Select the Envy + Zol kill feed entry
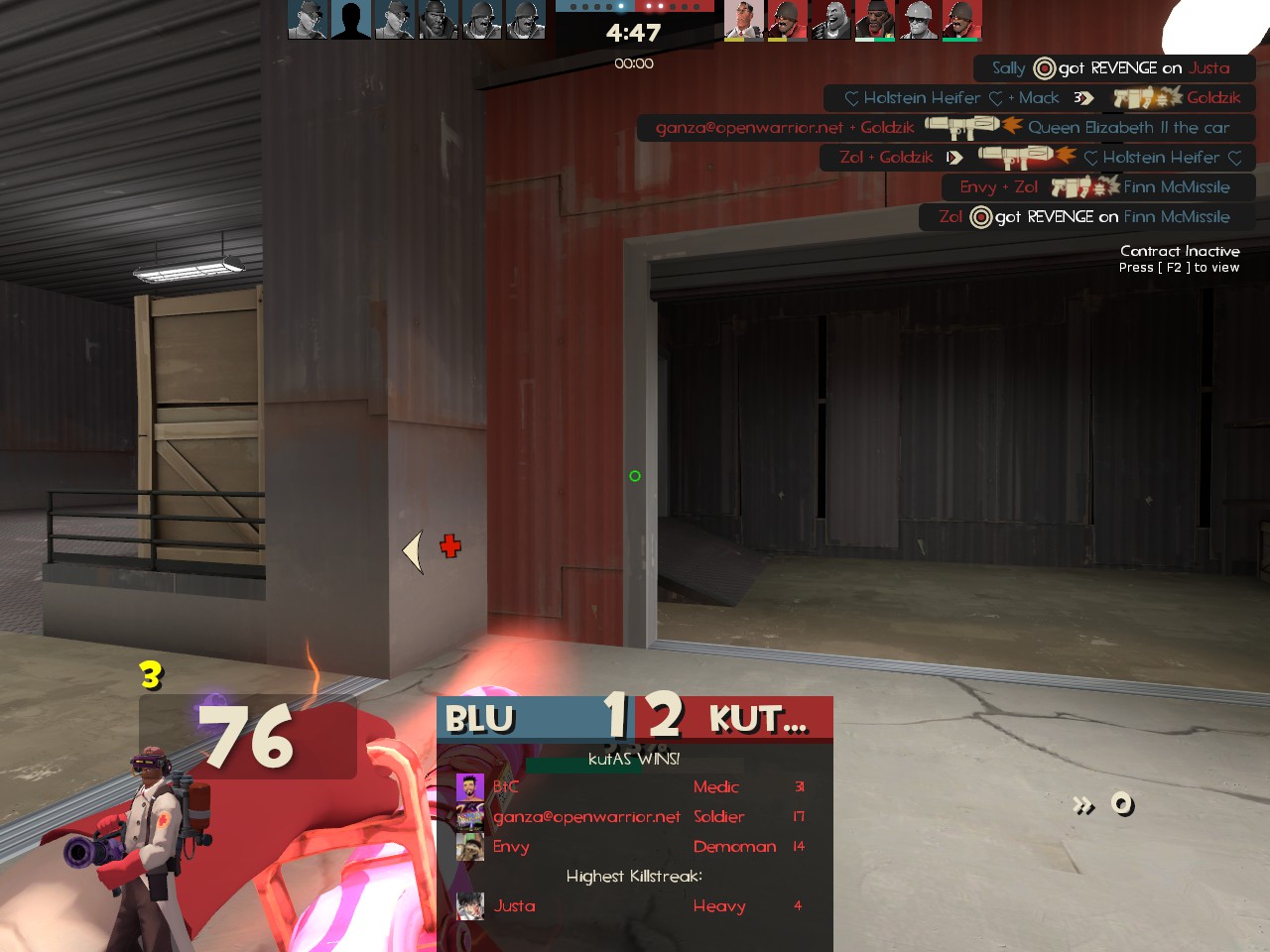 (x=1097, y=187)
